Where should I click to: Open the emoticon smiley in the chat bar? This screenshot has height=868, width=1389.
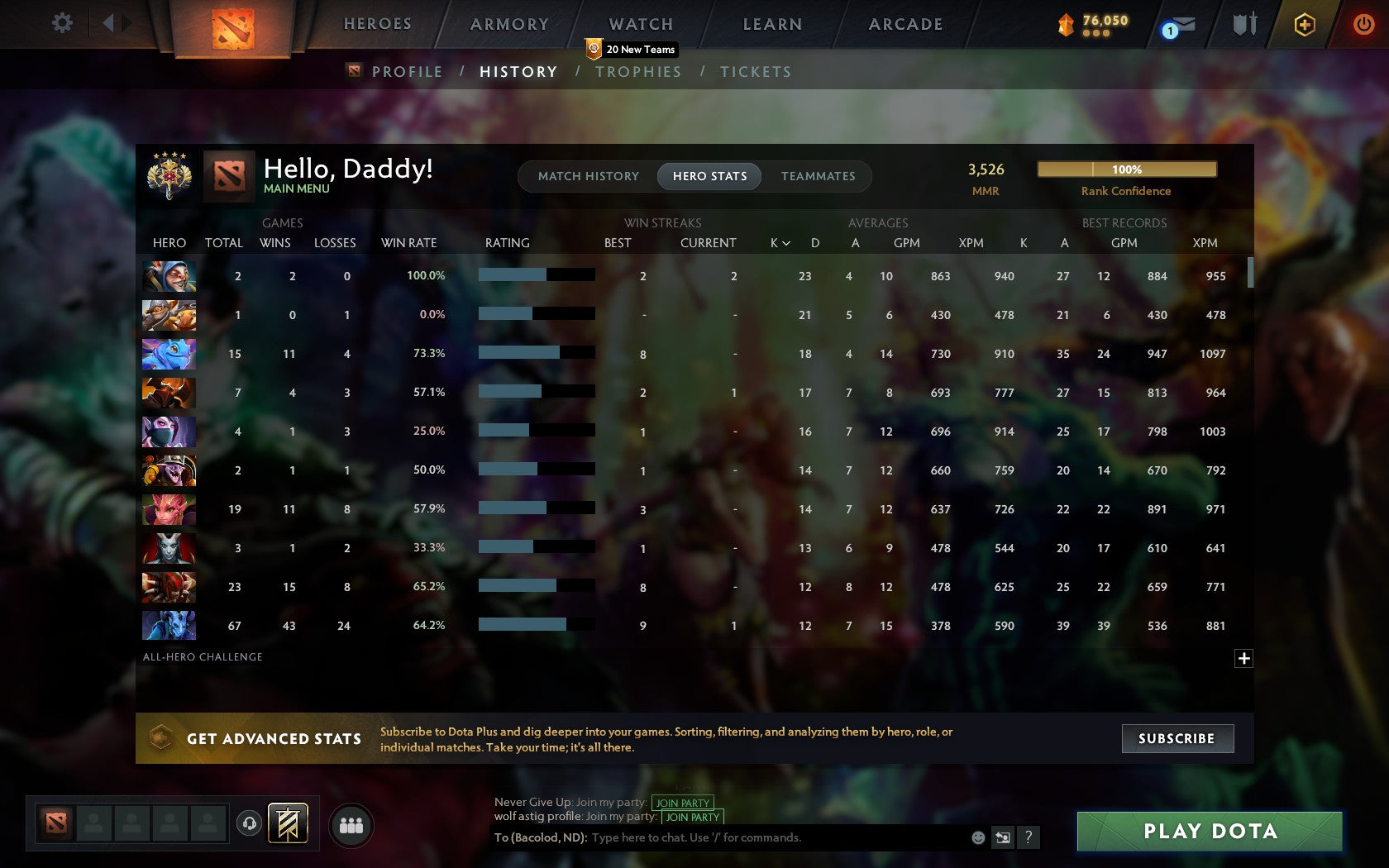[977, 837]
